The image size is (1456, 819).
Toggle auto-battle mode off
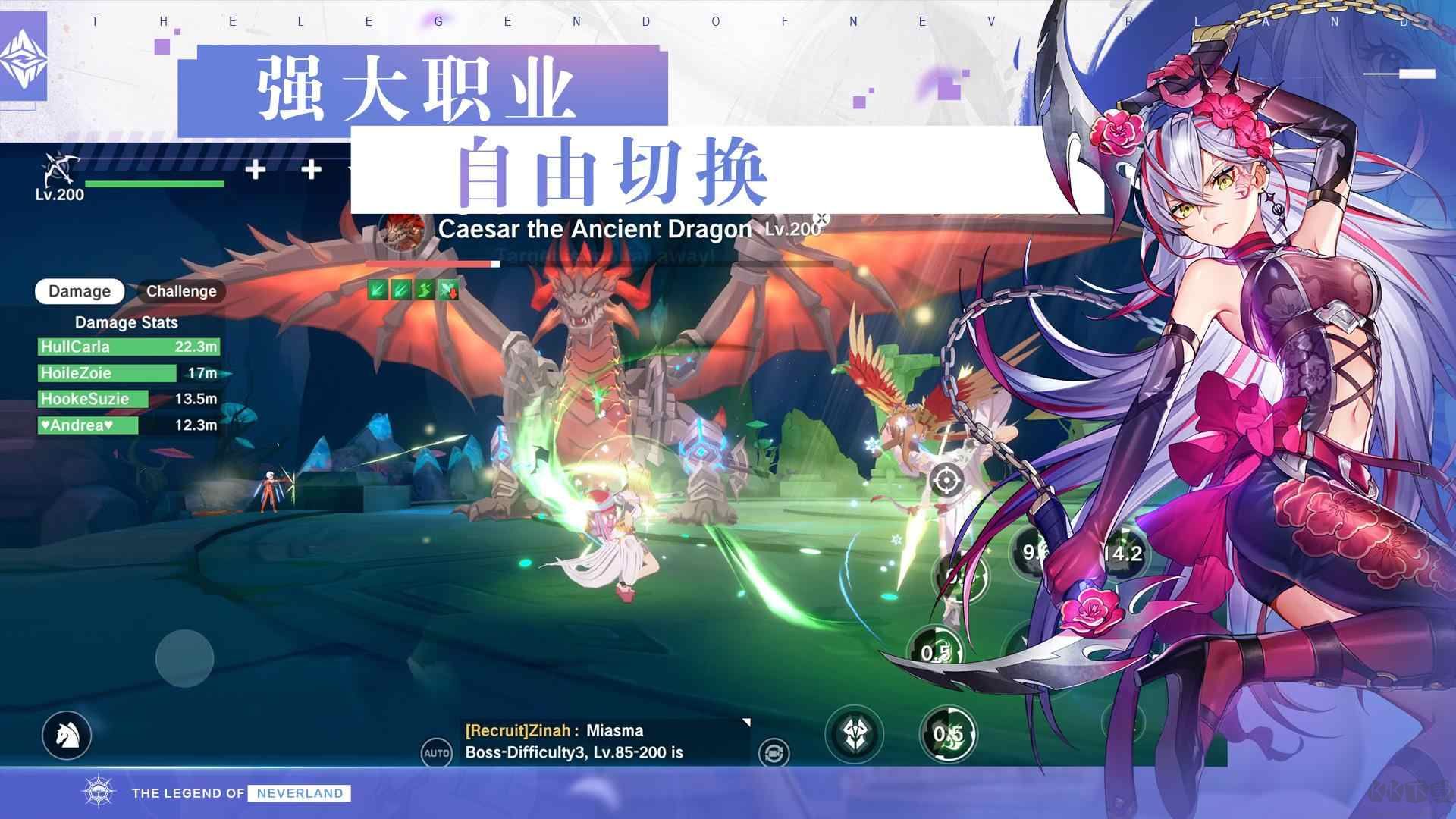436,753
